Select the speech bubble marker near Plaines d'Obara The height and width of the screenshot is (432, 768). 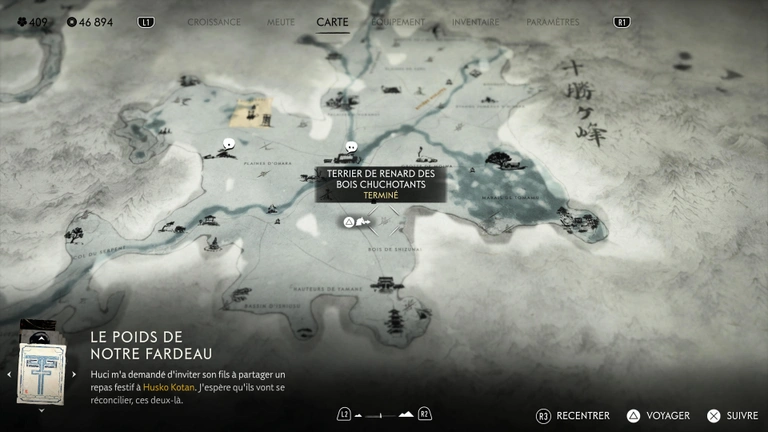click(229, 144)
